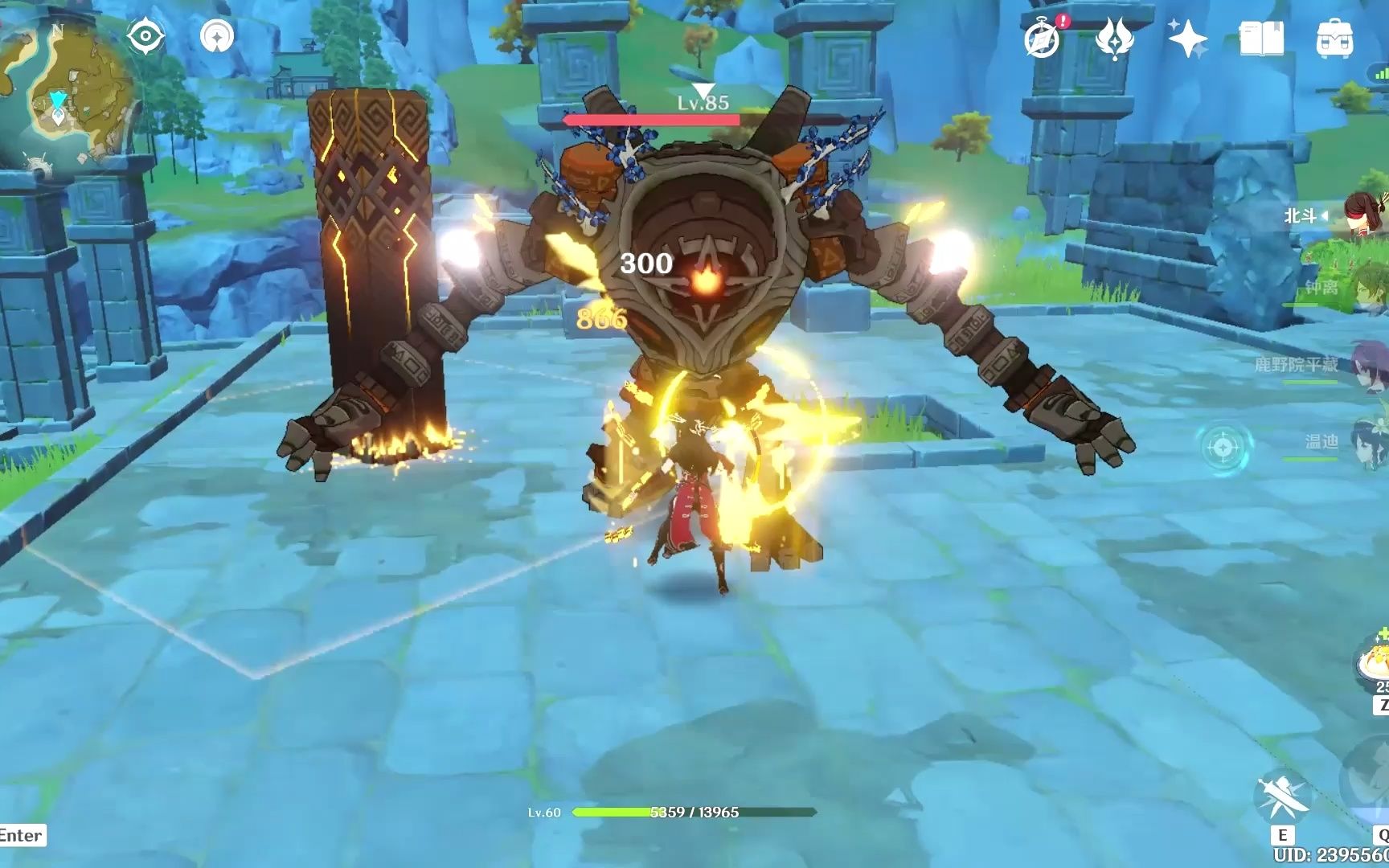1389x868 pixels.
Task: Open the Adventurer Handbook book icon
Action: [1261, 39]
